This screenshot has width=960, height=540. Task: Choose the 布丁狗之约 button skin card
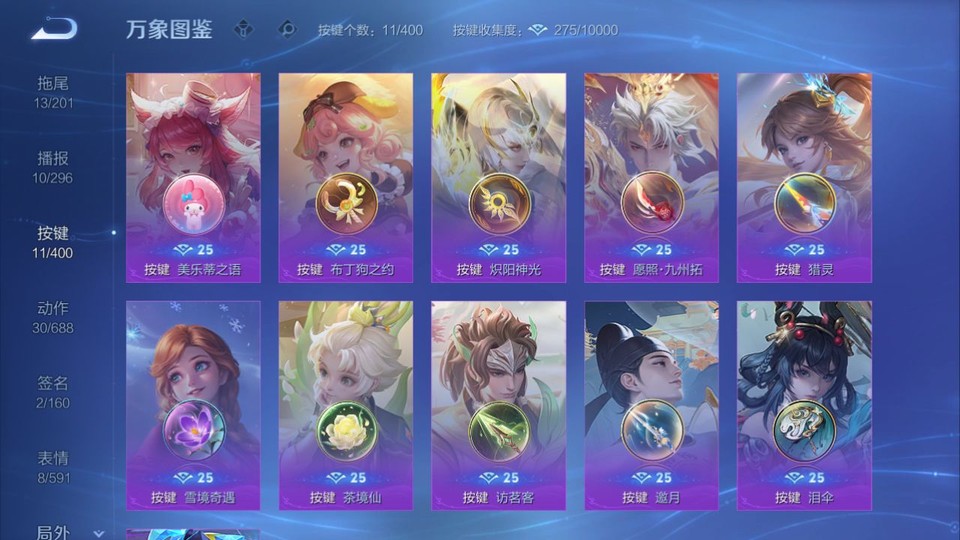pos(346,177)
